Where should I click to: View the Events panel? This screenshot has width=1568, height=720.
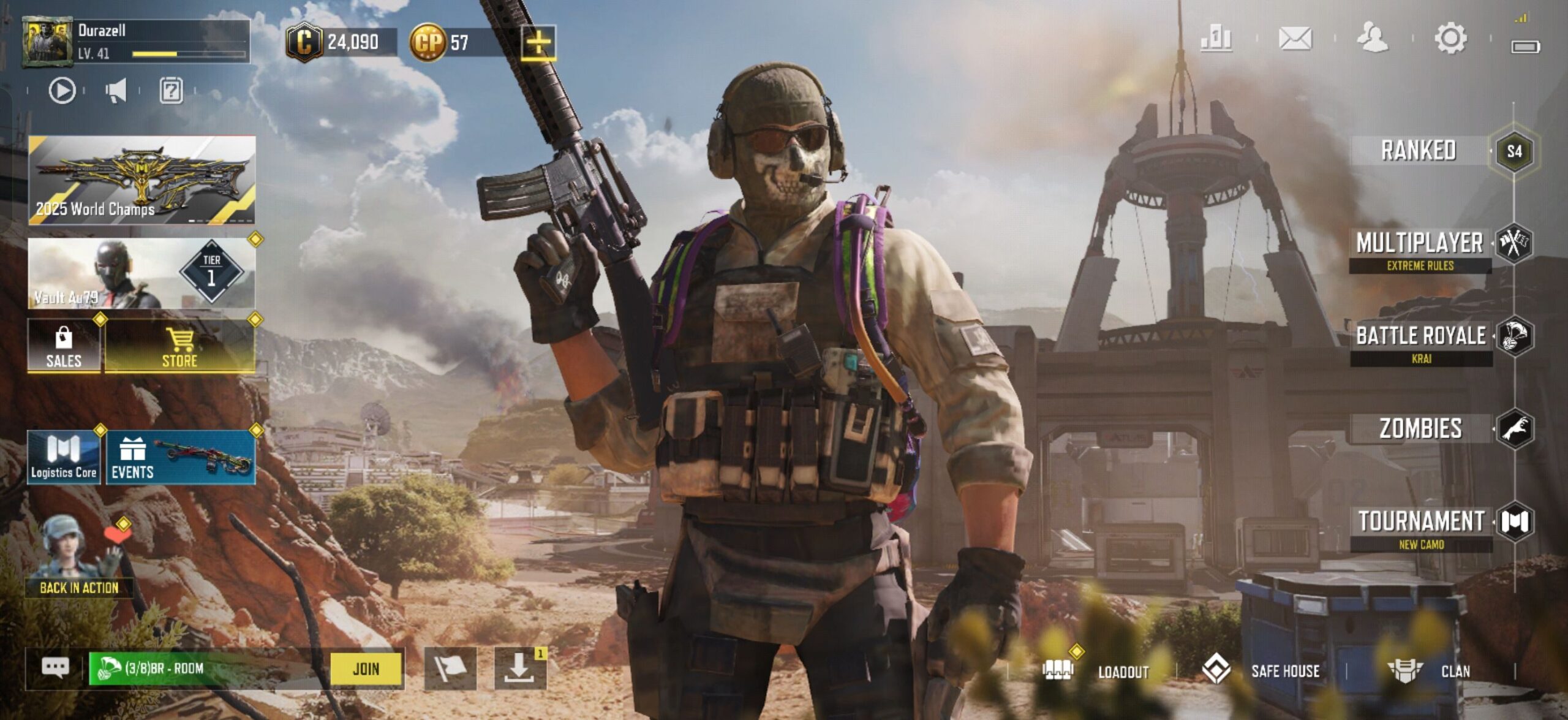(x=181, y=458)
